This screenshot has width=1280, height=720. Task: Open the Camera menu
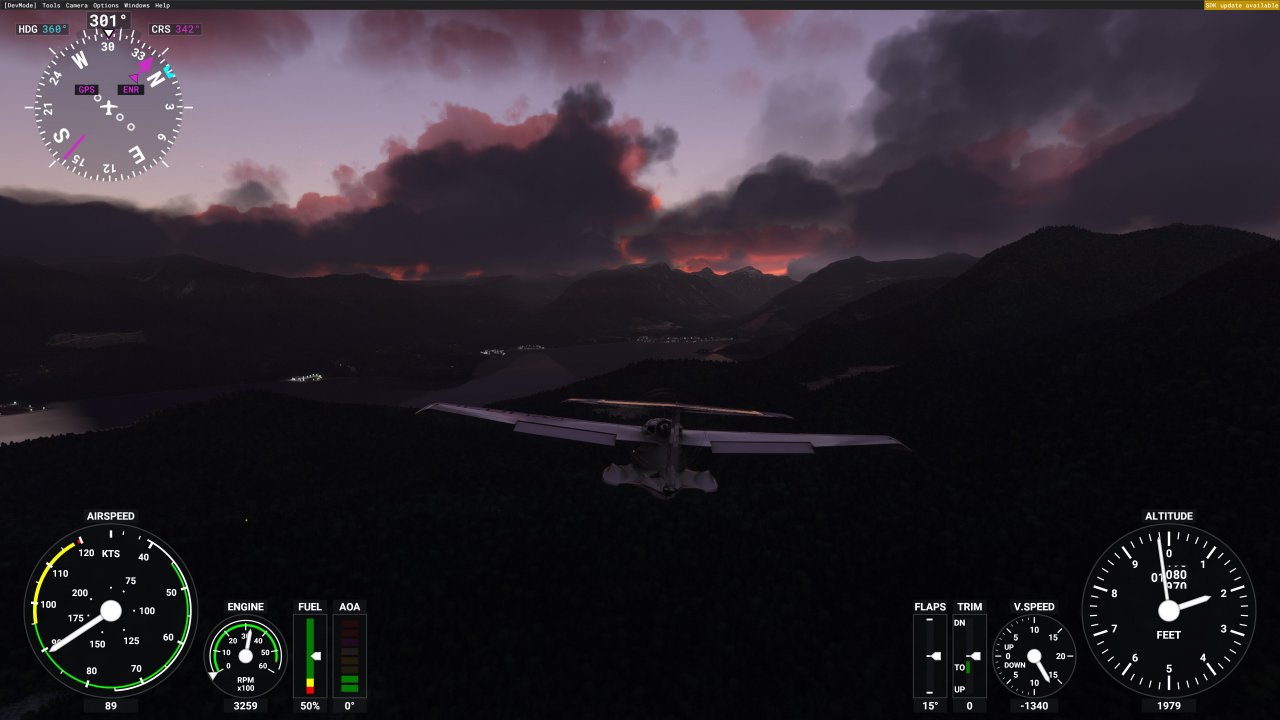coord(77,4)
